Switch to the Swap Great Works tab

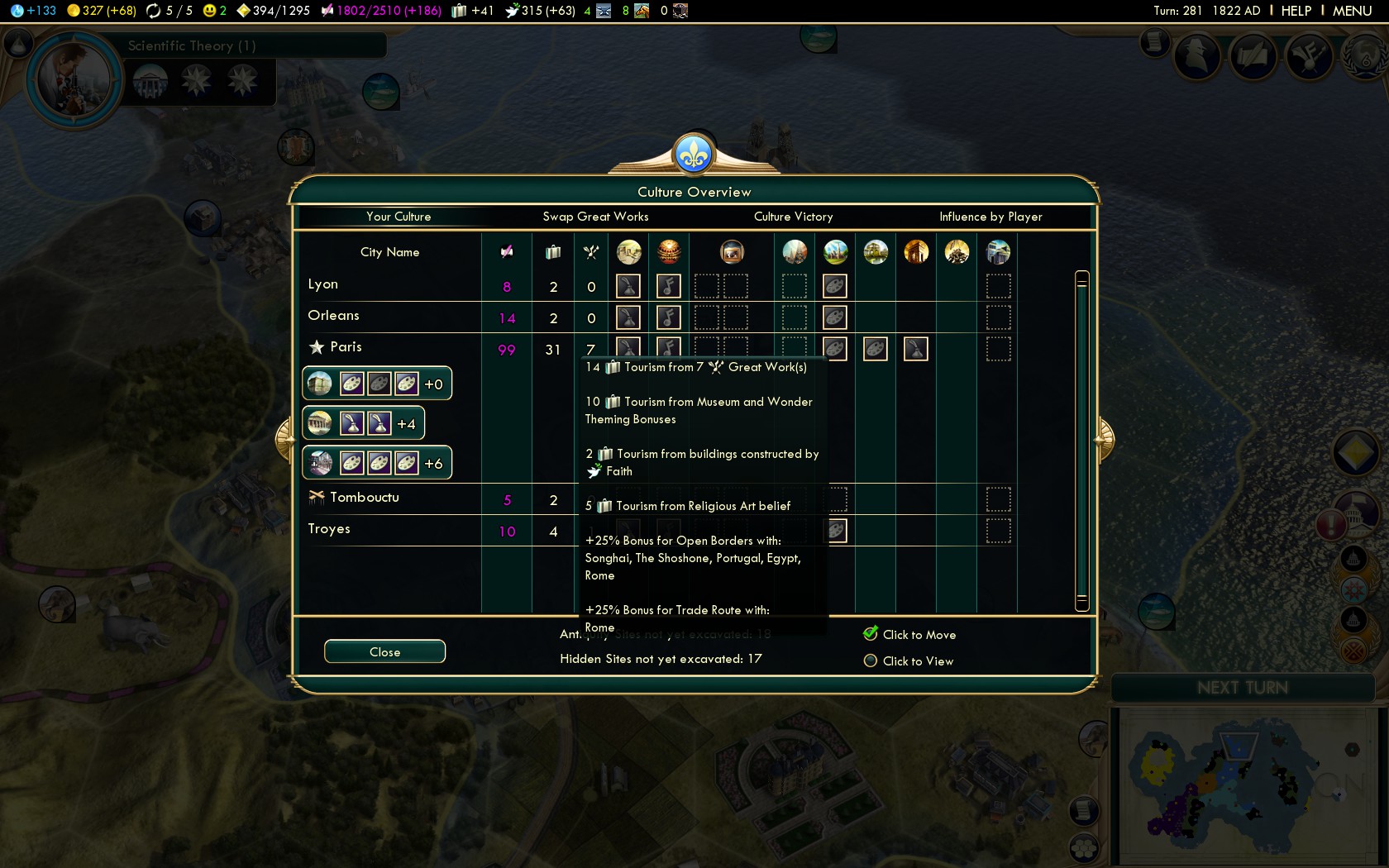(x=595, y=217)
